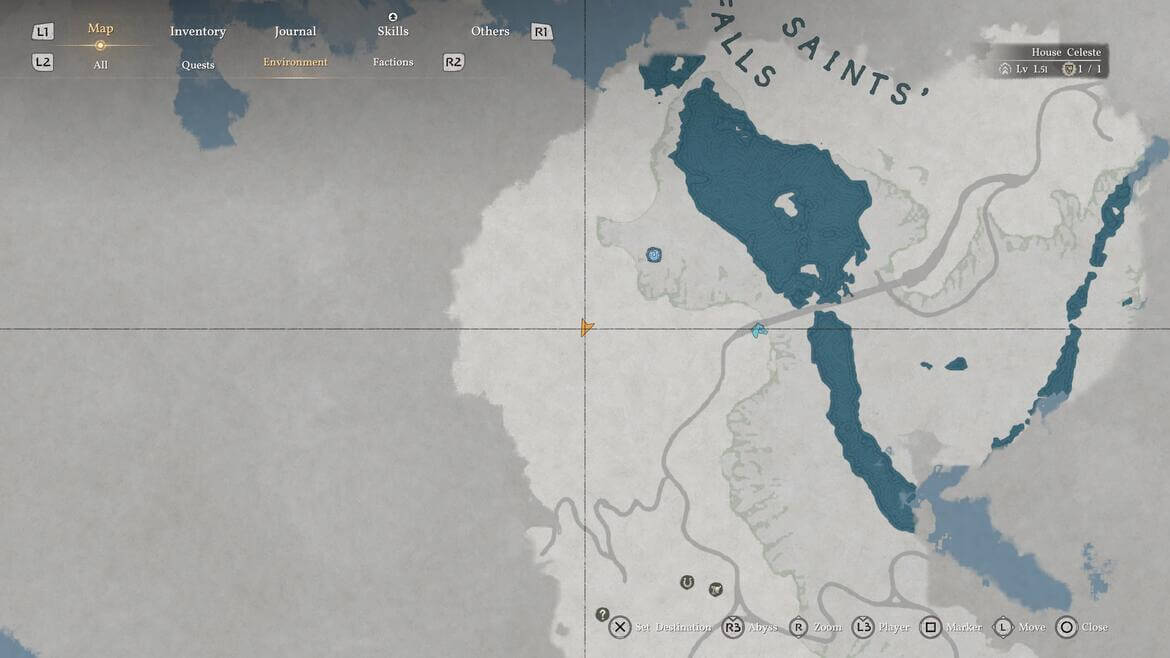The width and height of the screenshot is (1170, 658).
Task: Open the Journal tab
Action: [x=295, y=32]
